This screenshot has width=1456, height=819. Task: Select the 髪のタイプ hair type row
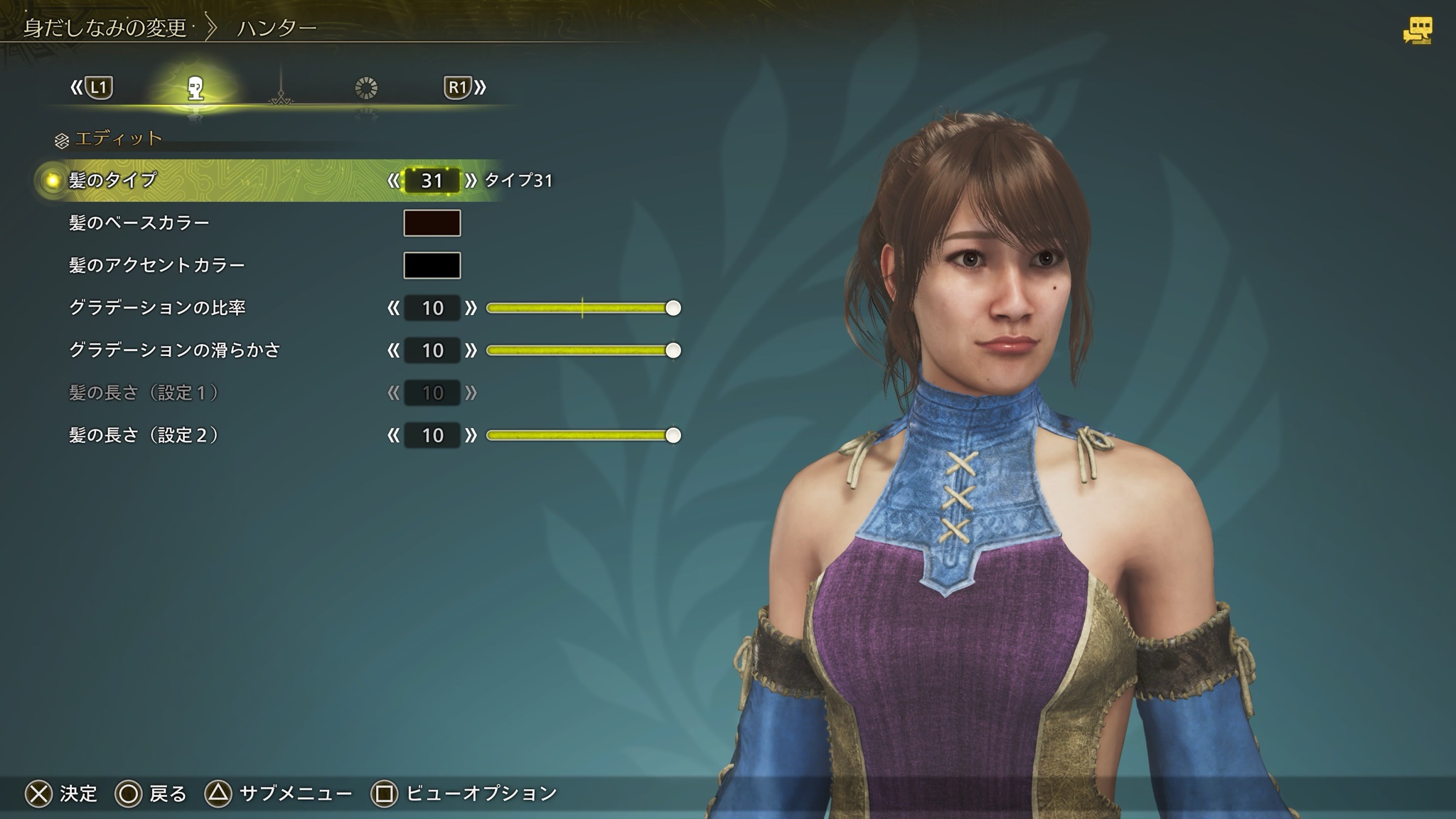[112, 181]
